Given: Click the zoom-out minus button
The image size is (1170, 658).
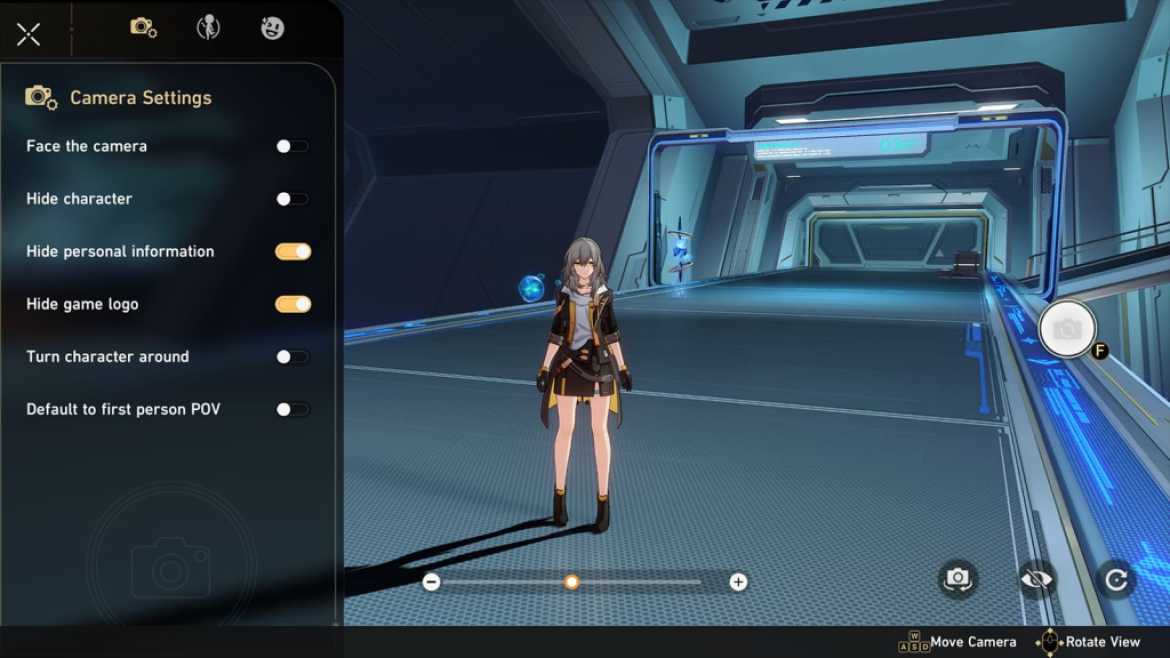Looking at the screenshot, I should click(431, 582).
